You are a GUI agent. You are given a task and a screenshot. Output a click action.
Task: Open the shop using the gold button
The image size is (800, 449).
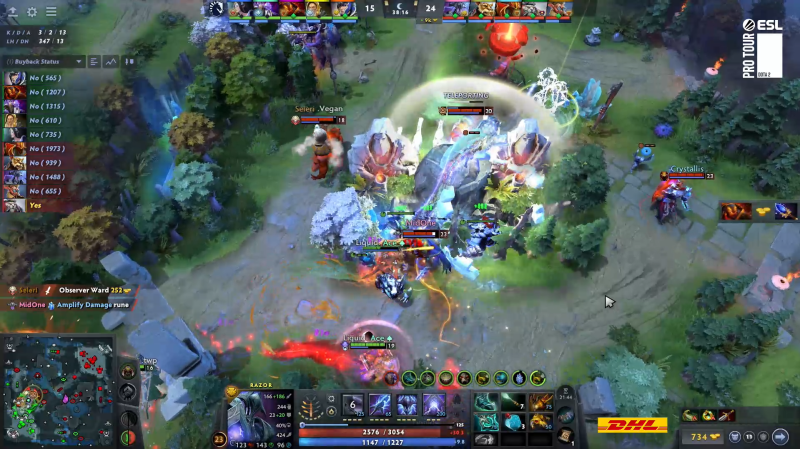[701, 436]
